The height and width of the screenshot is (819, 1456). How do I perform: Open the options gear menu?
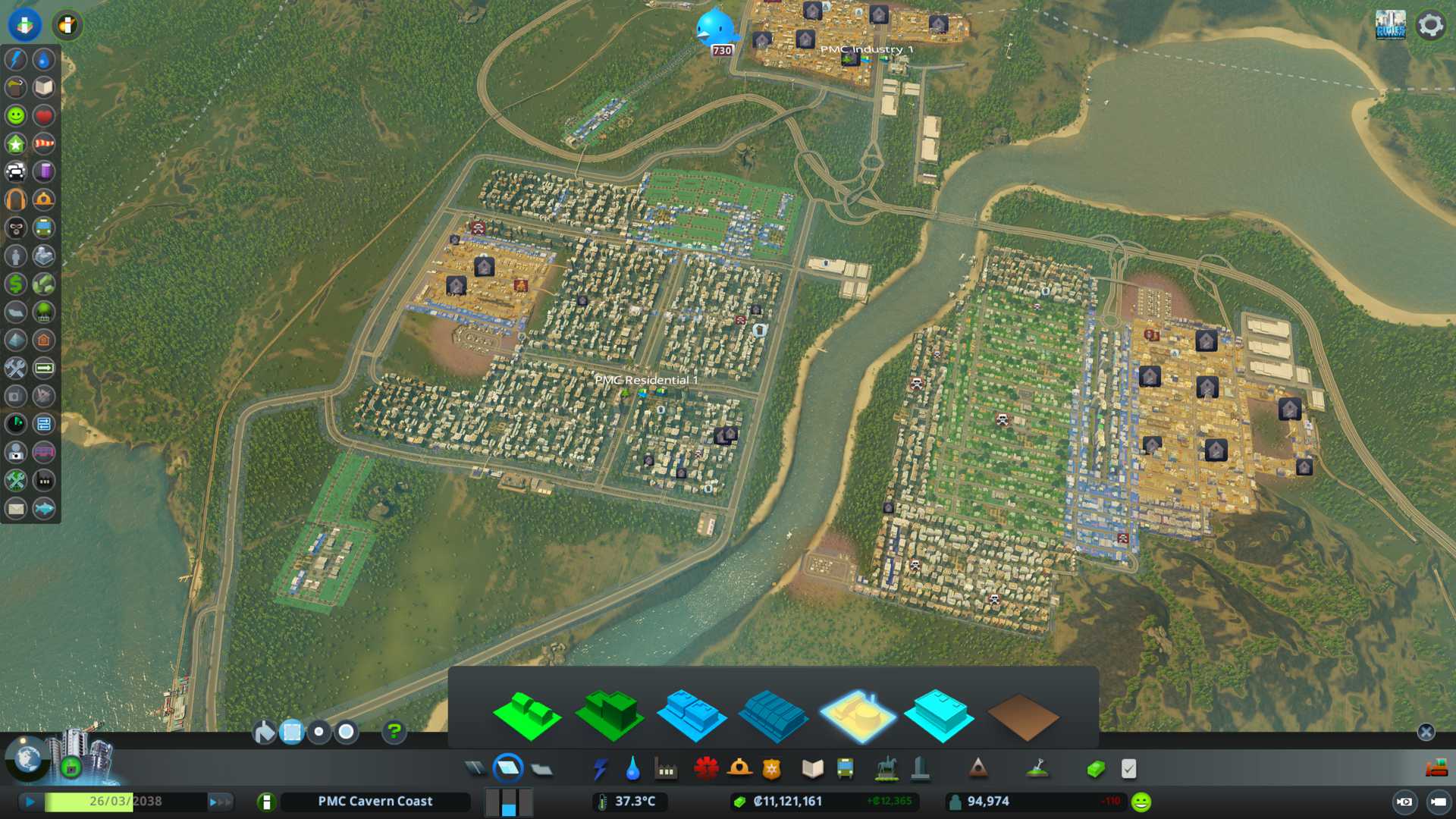click(1430, 25)
